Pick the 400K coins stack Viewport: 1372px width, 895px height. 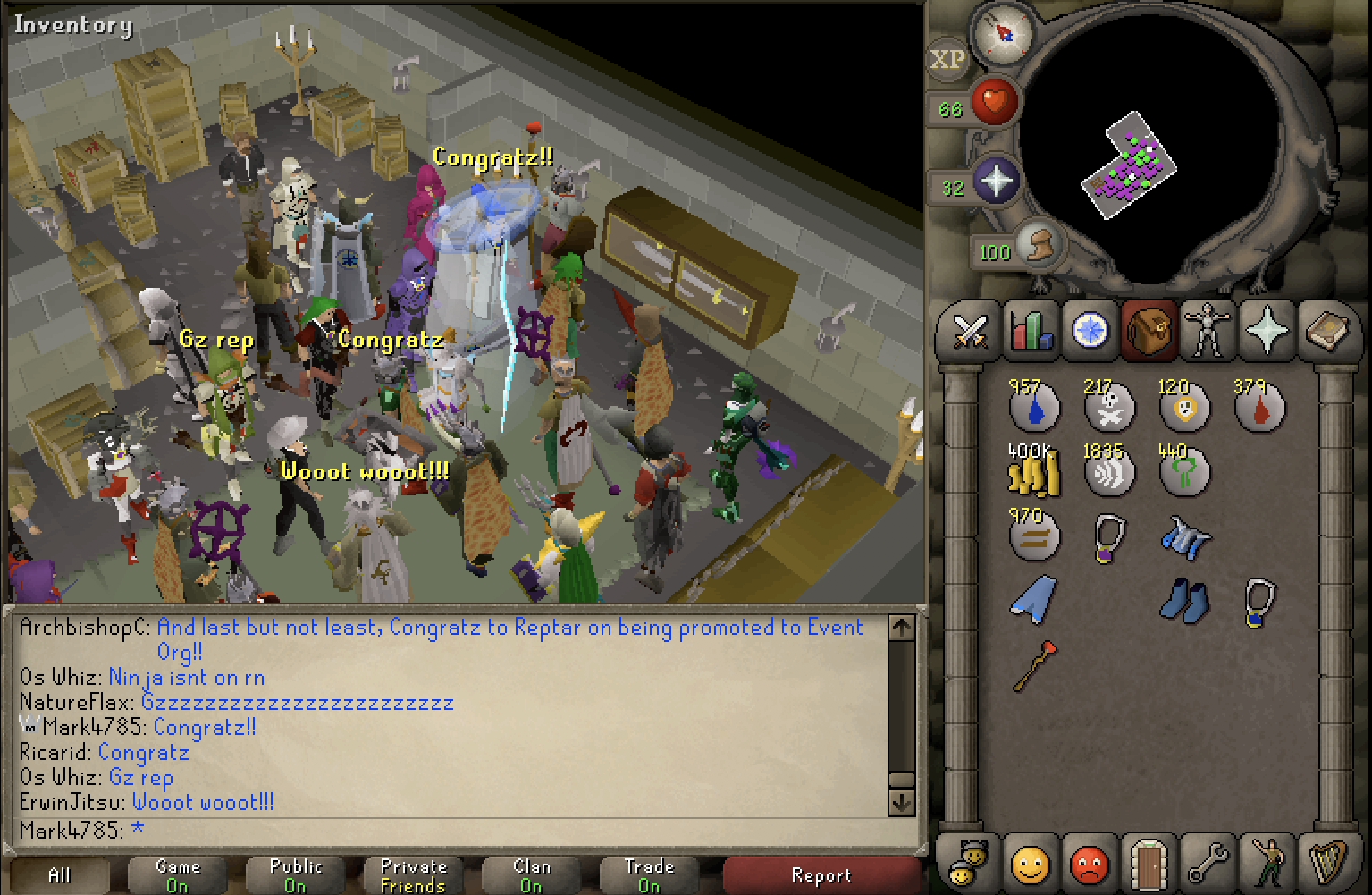1034,470
